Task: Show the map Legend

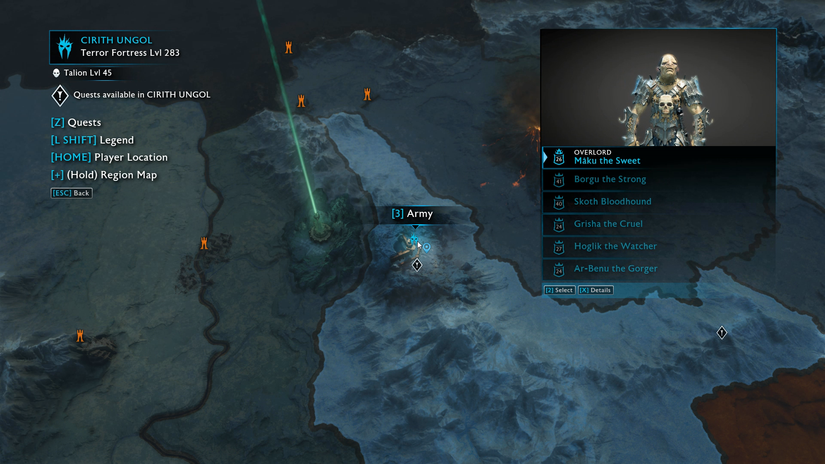Action: coord(91,140)
